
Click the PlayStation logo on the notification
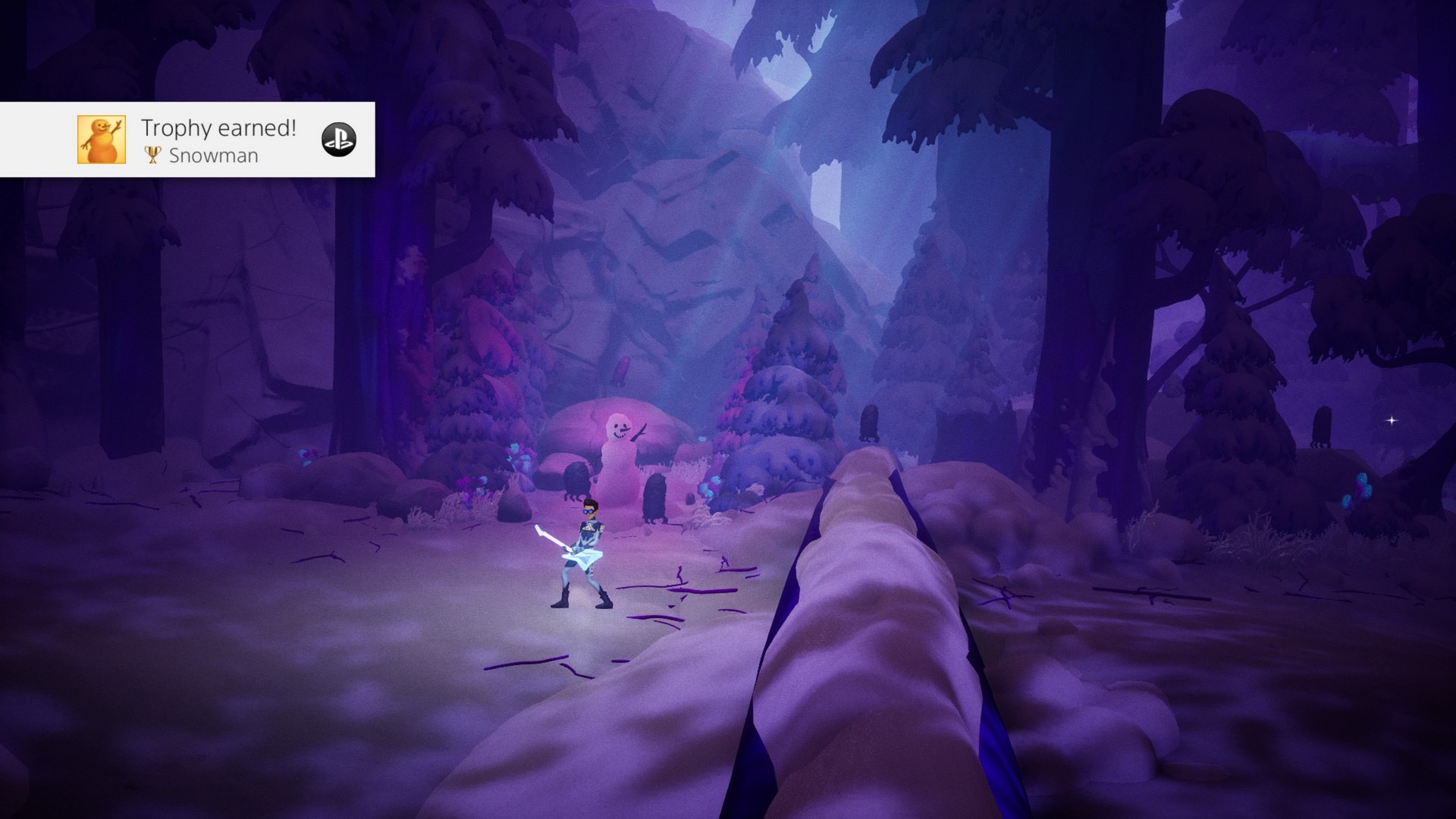tap(338, 140)
